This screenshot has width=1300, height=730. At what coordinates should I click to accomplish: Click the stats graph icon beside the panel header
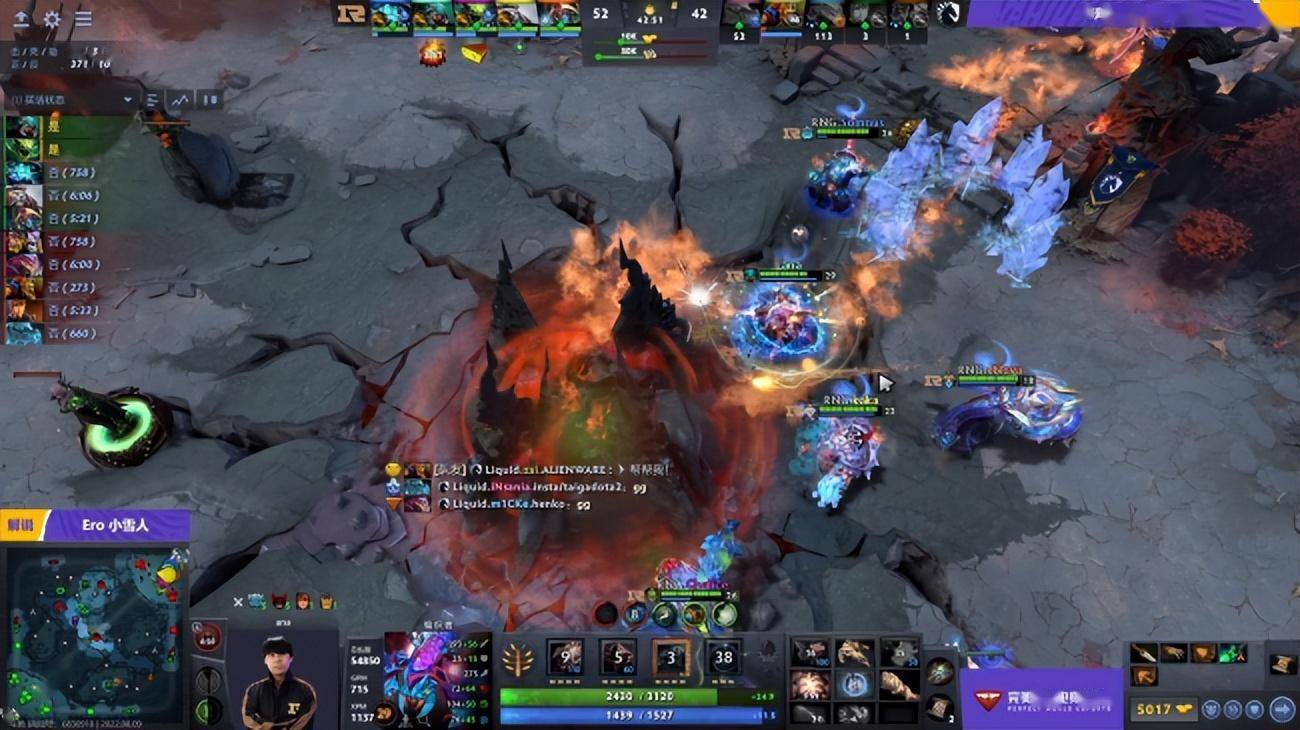(178, 99)
